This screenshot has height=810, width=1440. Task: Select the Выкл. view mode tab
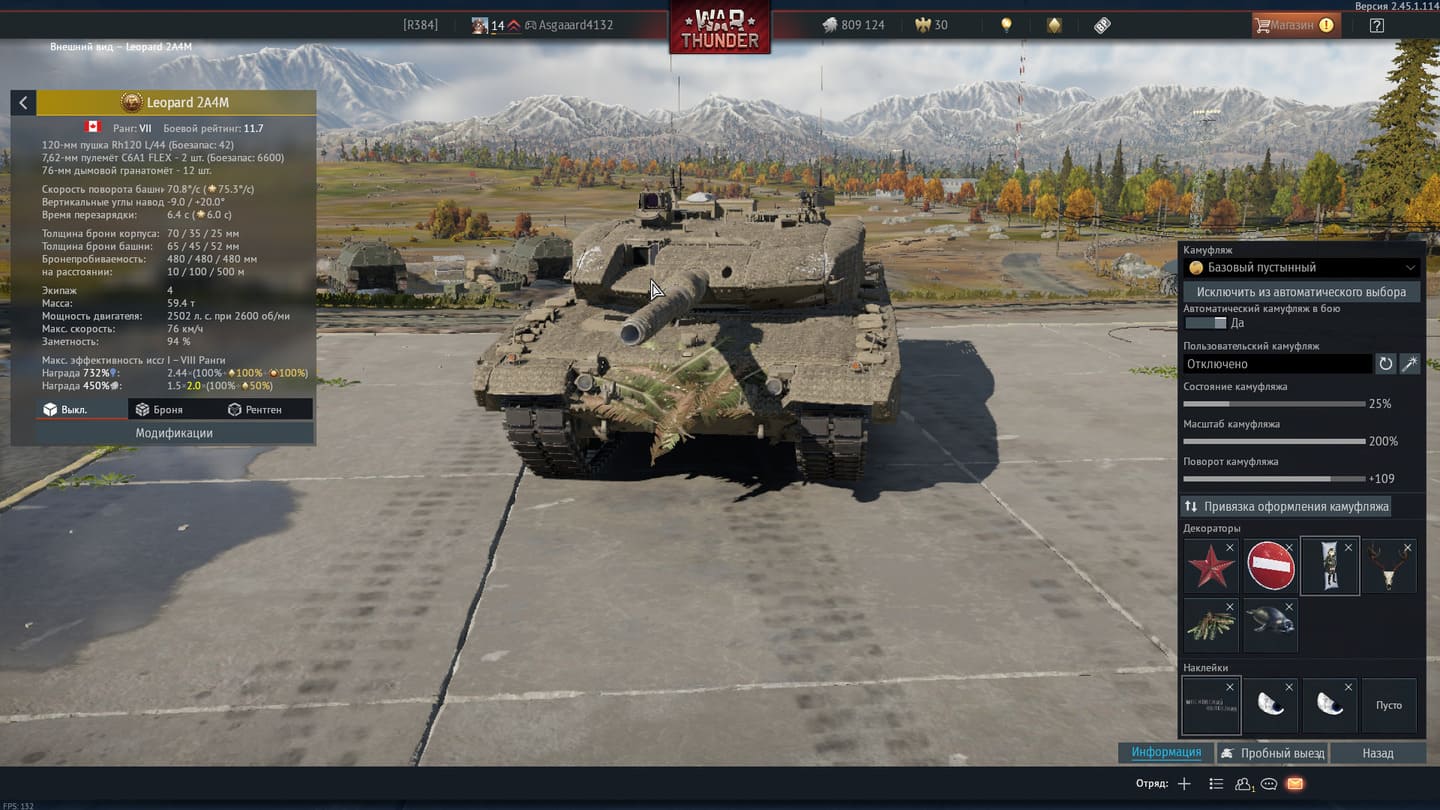click(x=66, y=409)
